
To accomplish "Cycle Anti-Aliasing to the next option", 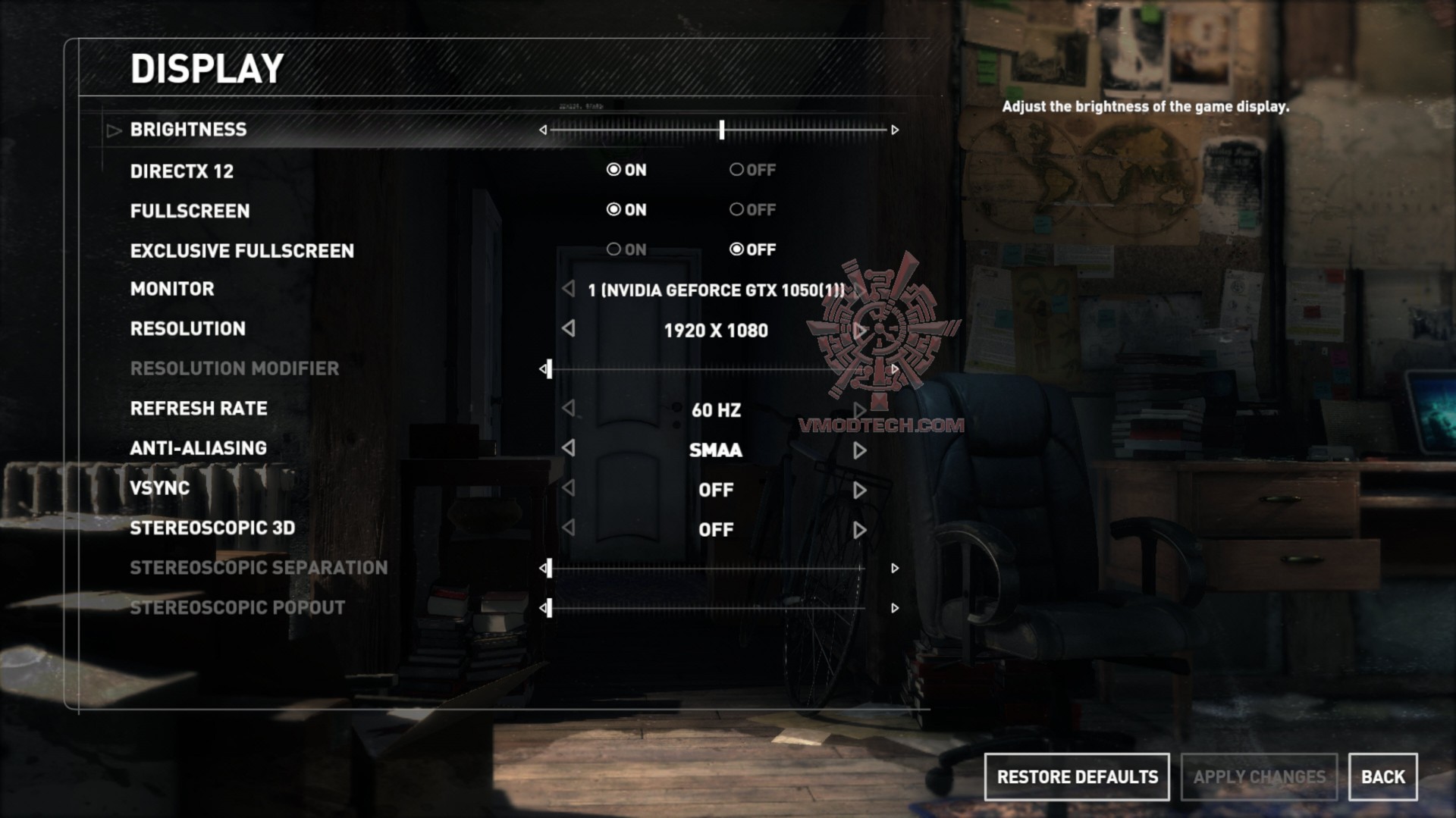I will tap(859, 450).
